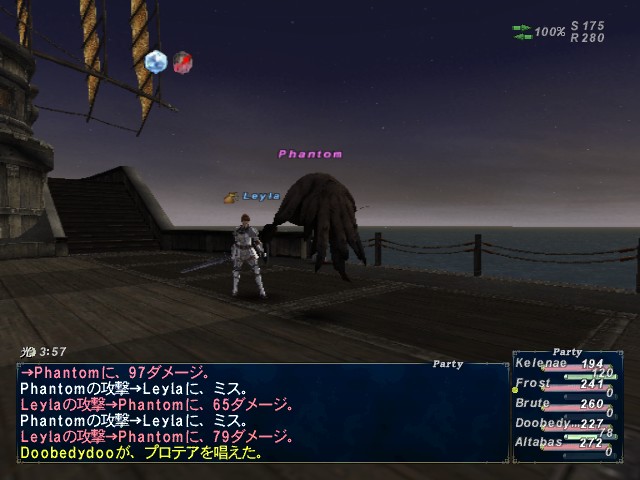The height and width of the screenshot is (480, 640).
Task: Select the blue crystal status effect icon
Action: (x=155, y=62)
